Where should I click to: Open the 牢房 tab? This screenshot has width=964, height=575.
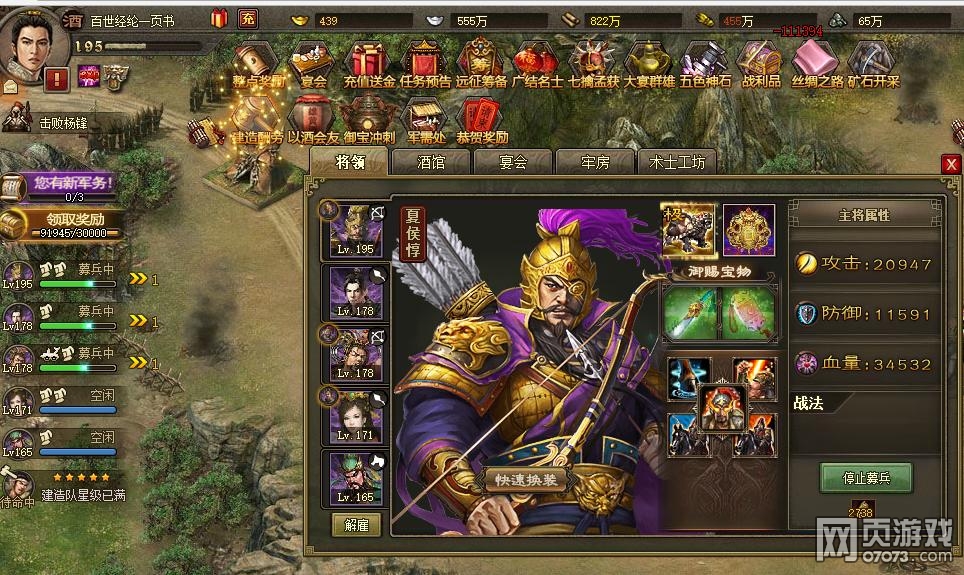tap(595, 162)
